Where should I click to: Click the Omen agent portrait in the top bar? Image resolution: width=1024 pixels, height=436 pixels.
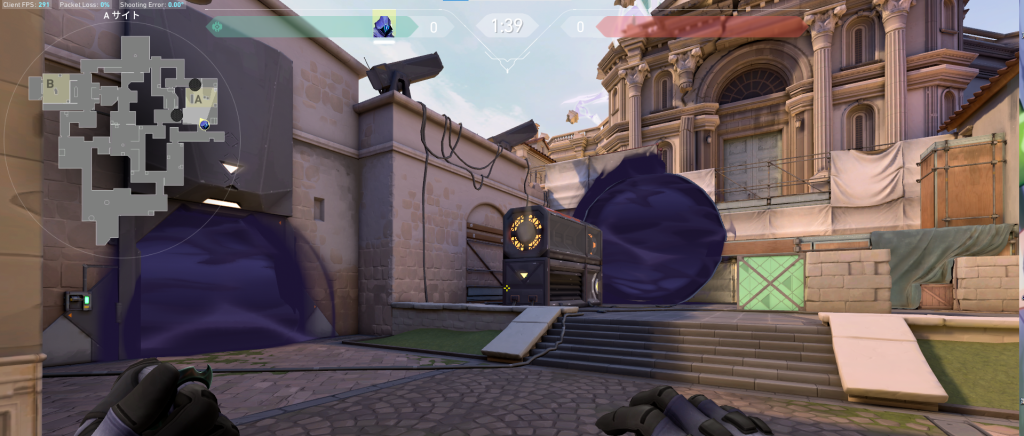(x=384, y=25)
